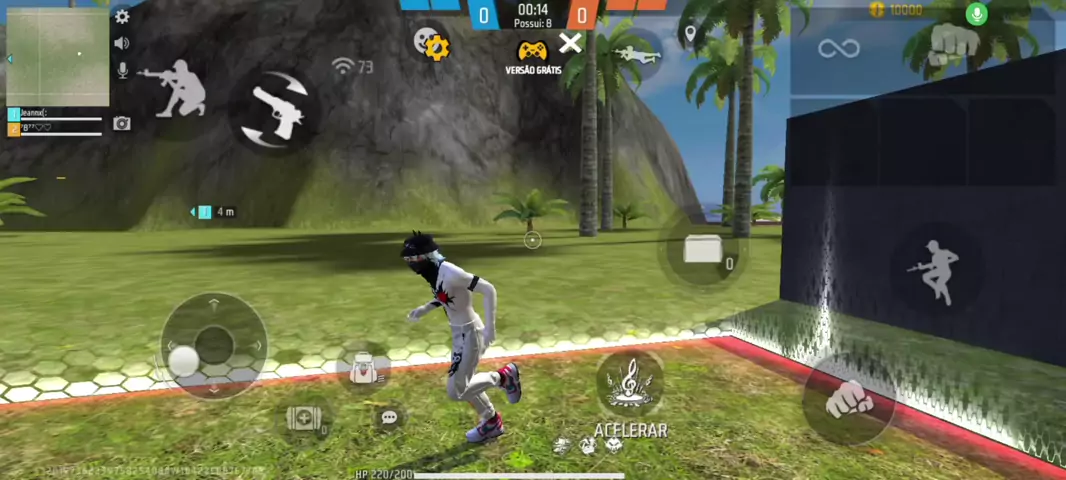Open the quick chat speech bubble
Image resolution: width=1066 pixels, height=480 pixels.
pos(390,417)
